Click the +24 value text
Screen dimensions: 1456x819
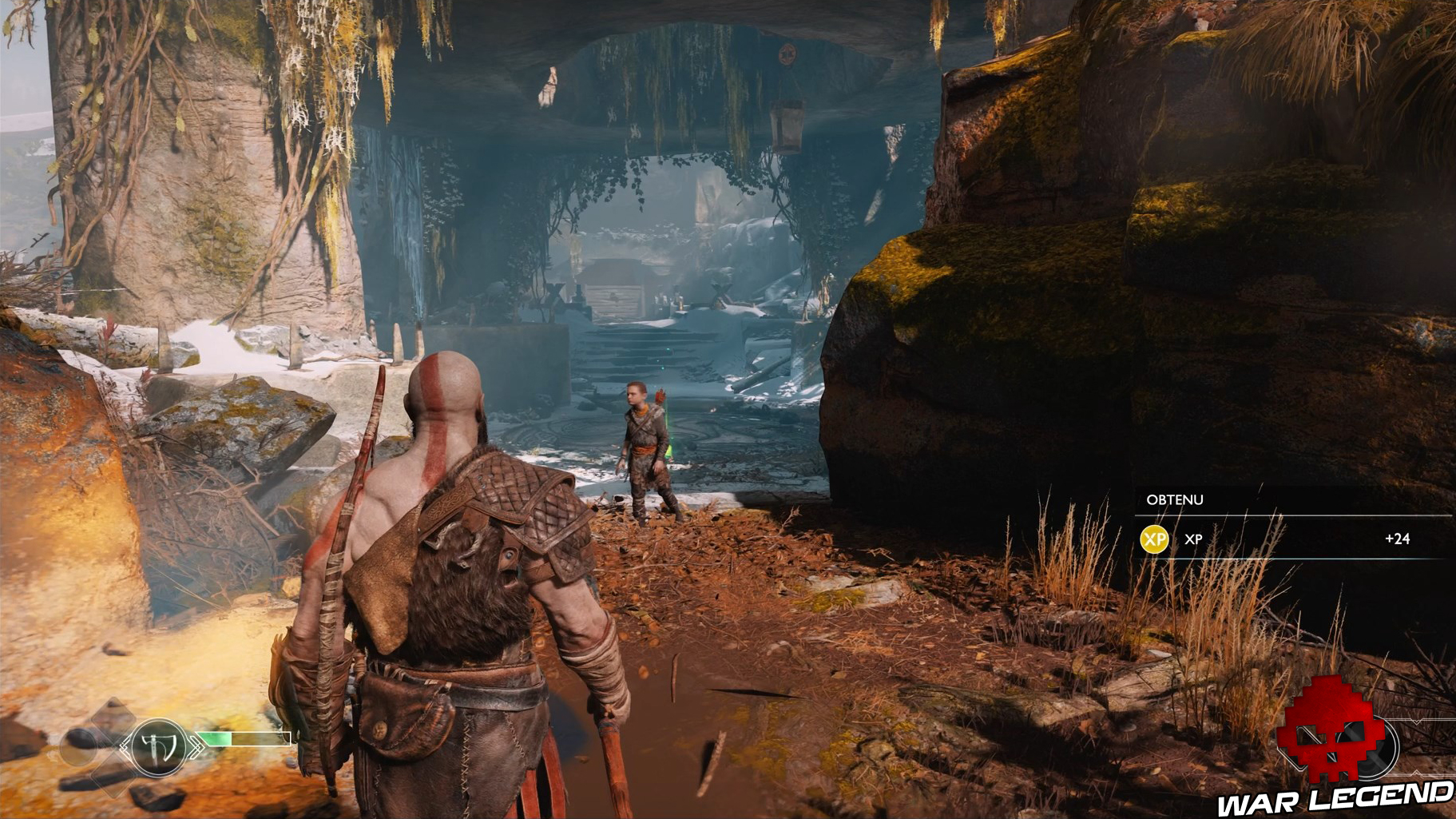click(x=1397, y=538)
